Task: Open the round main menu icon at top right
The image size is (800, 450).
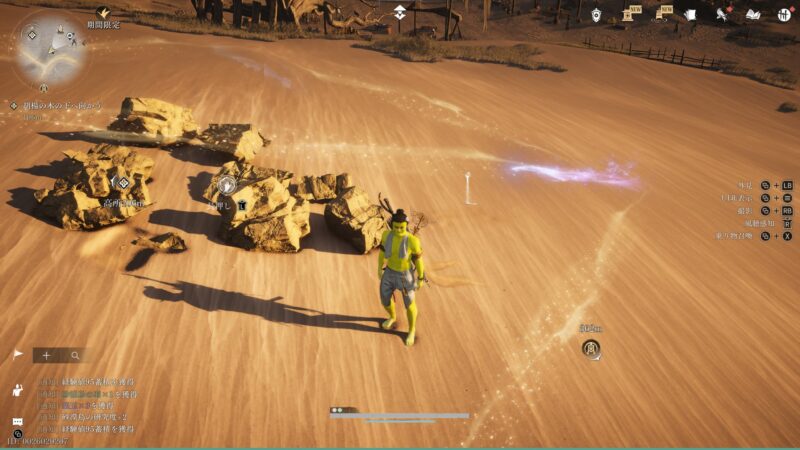Action: [784, 14]
